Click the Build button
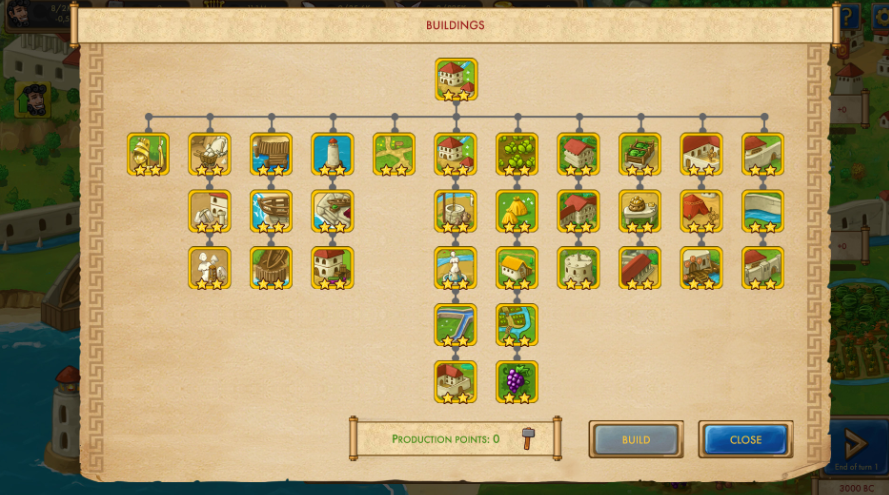The width and height of the screenshot is (889, 495). 636,439
